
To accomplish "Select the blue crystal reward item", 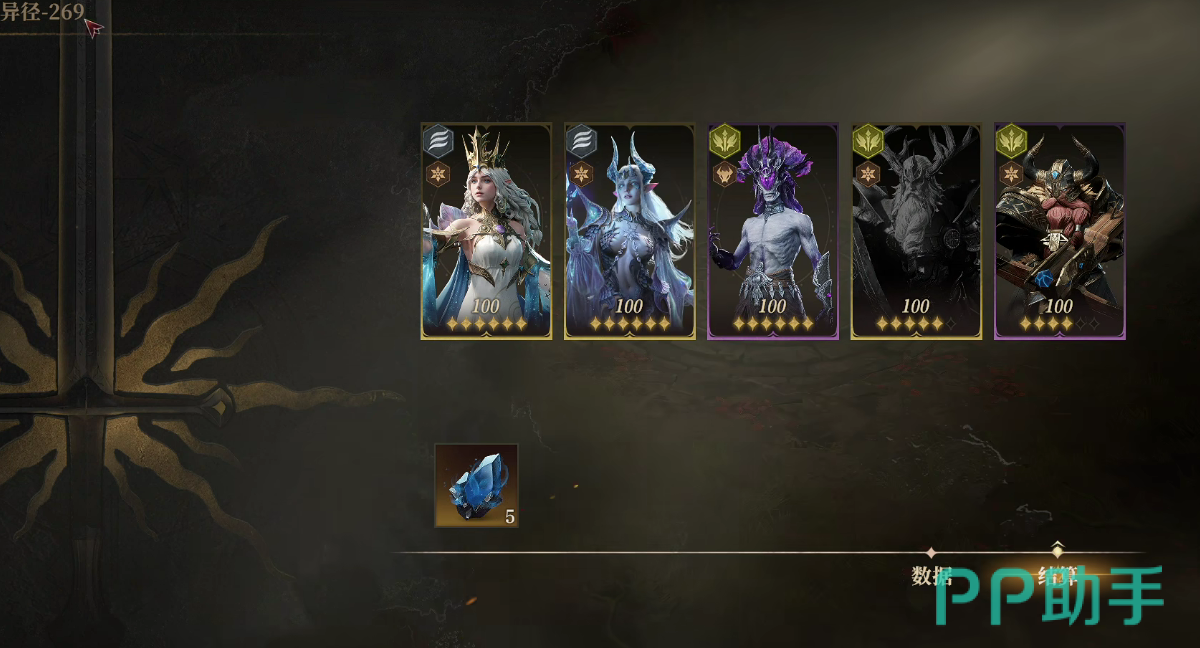I will click(x=476, y=486).
